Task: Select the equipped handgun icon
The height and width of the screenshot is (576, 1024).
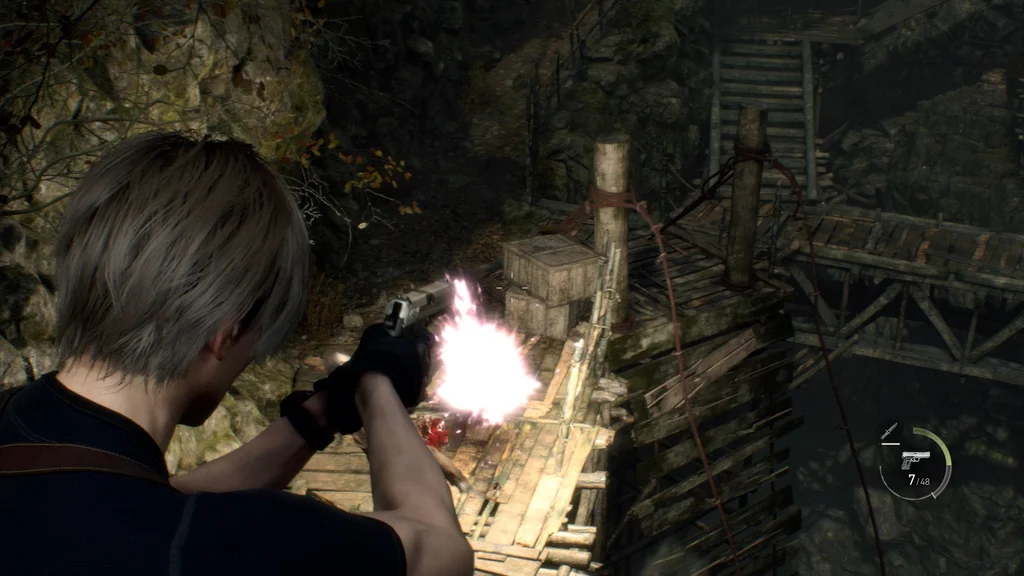Action: (x=915, y=459)
